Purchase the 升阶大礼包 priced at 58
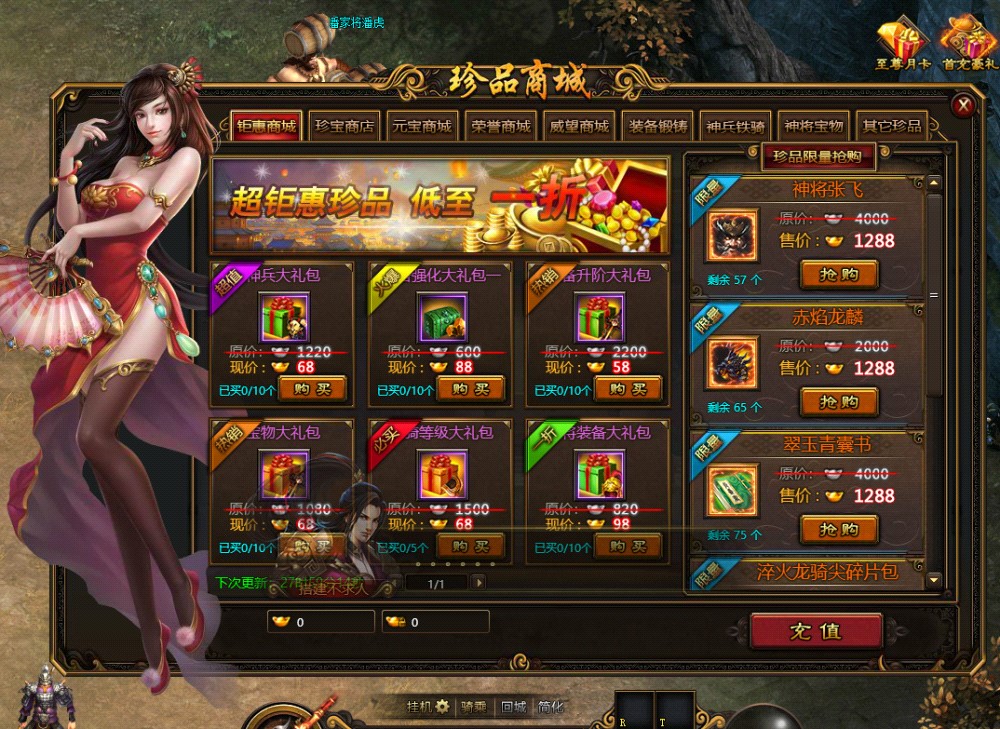This screenshot has width=1000, height=729. pyautogui.click(x=628, y=388)
